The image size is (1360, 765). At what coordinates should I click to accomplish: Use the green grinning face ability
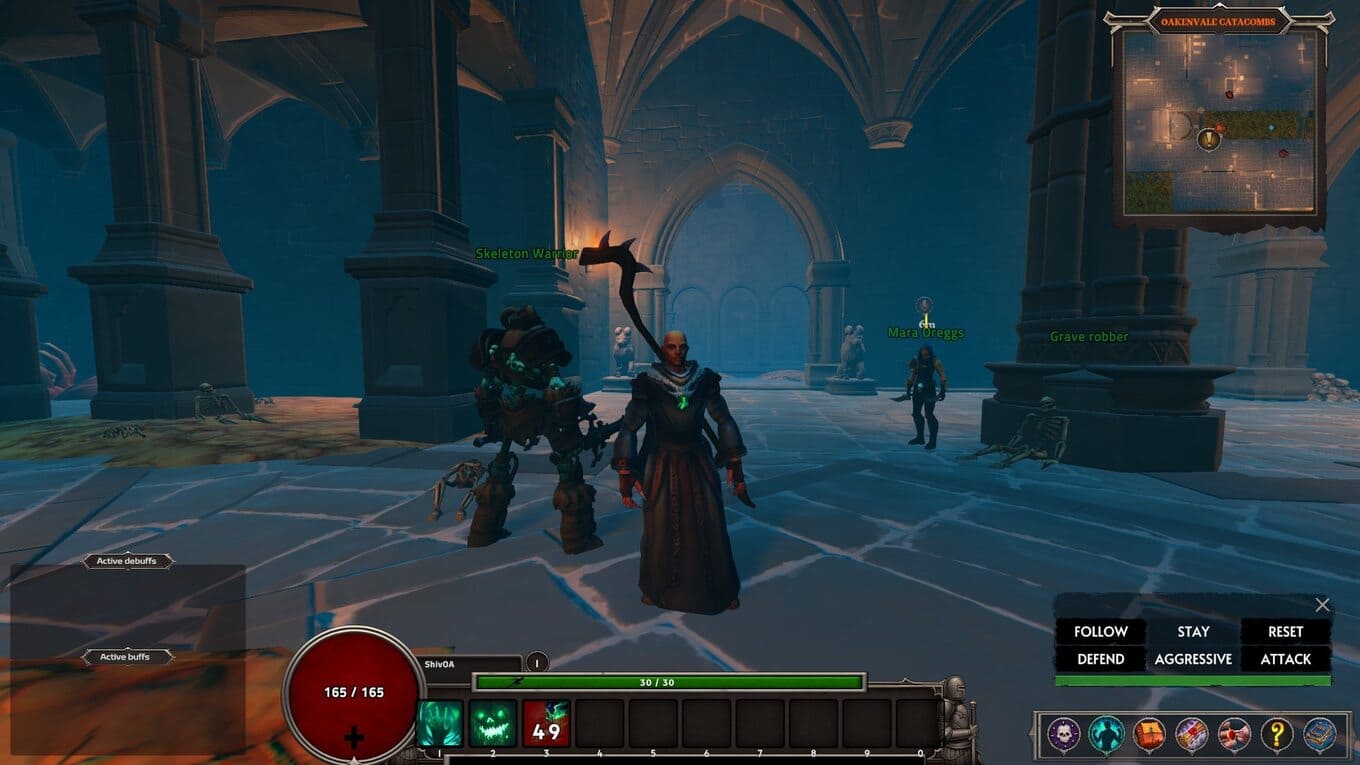click(x=493, y=723)
